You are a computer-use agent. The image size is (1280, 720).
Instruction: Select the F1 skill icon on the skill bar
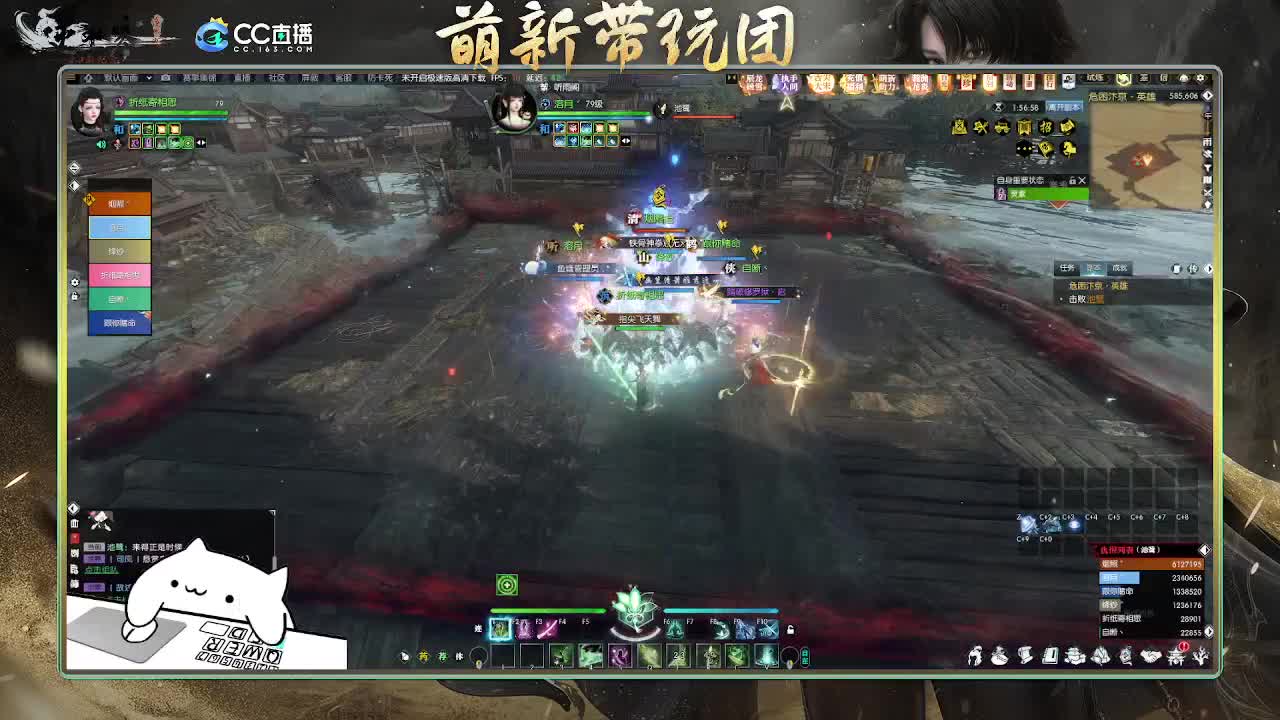pos(500,630)
